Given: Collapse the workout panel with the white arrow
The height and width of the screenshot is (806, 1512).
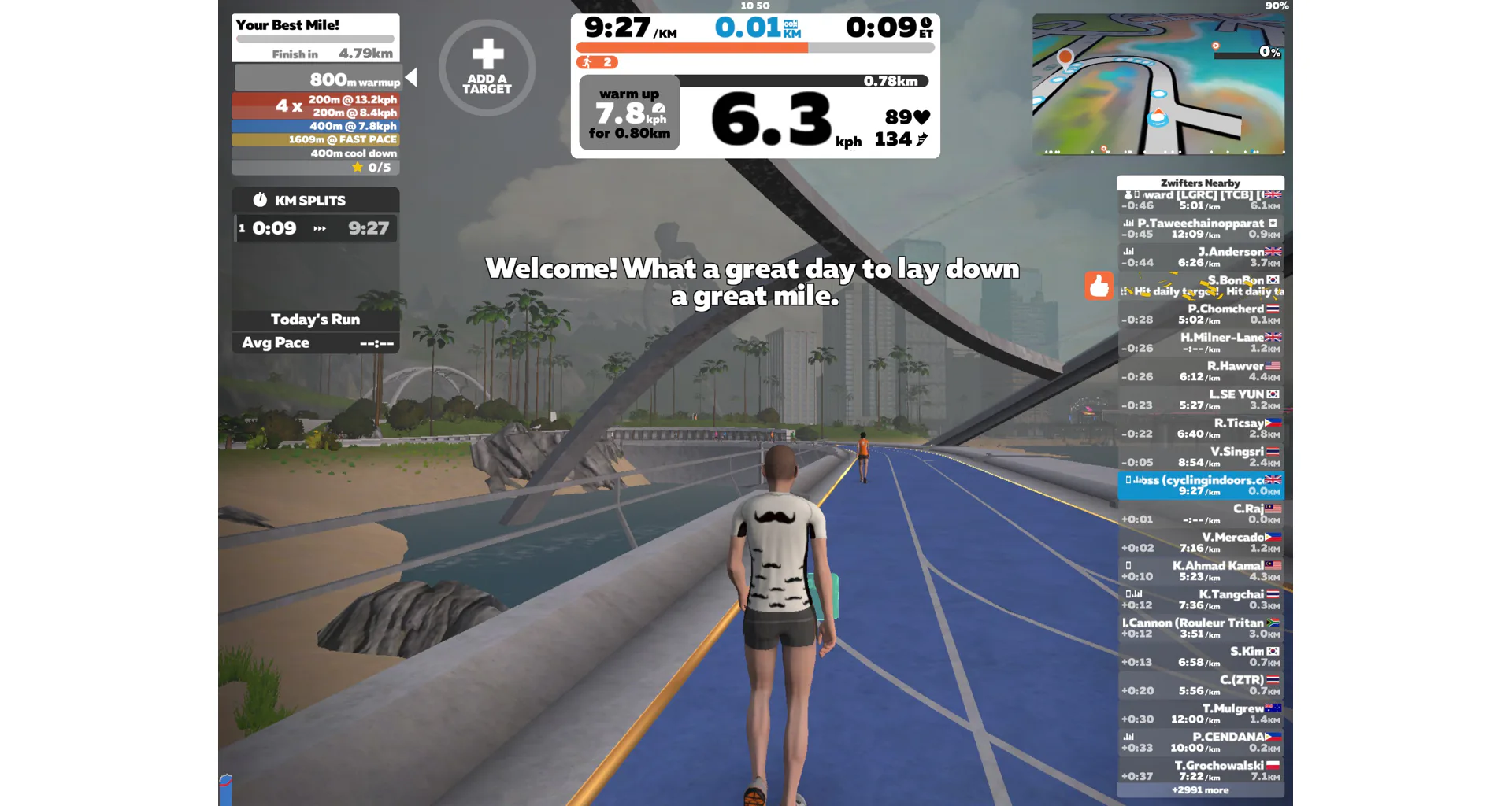Looking at the screenshot, I should click(411, 77).
